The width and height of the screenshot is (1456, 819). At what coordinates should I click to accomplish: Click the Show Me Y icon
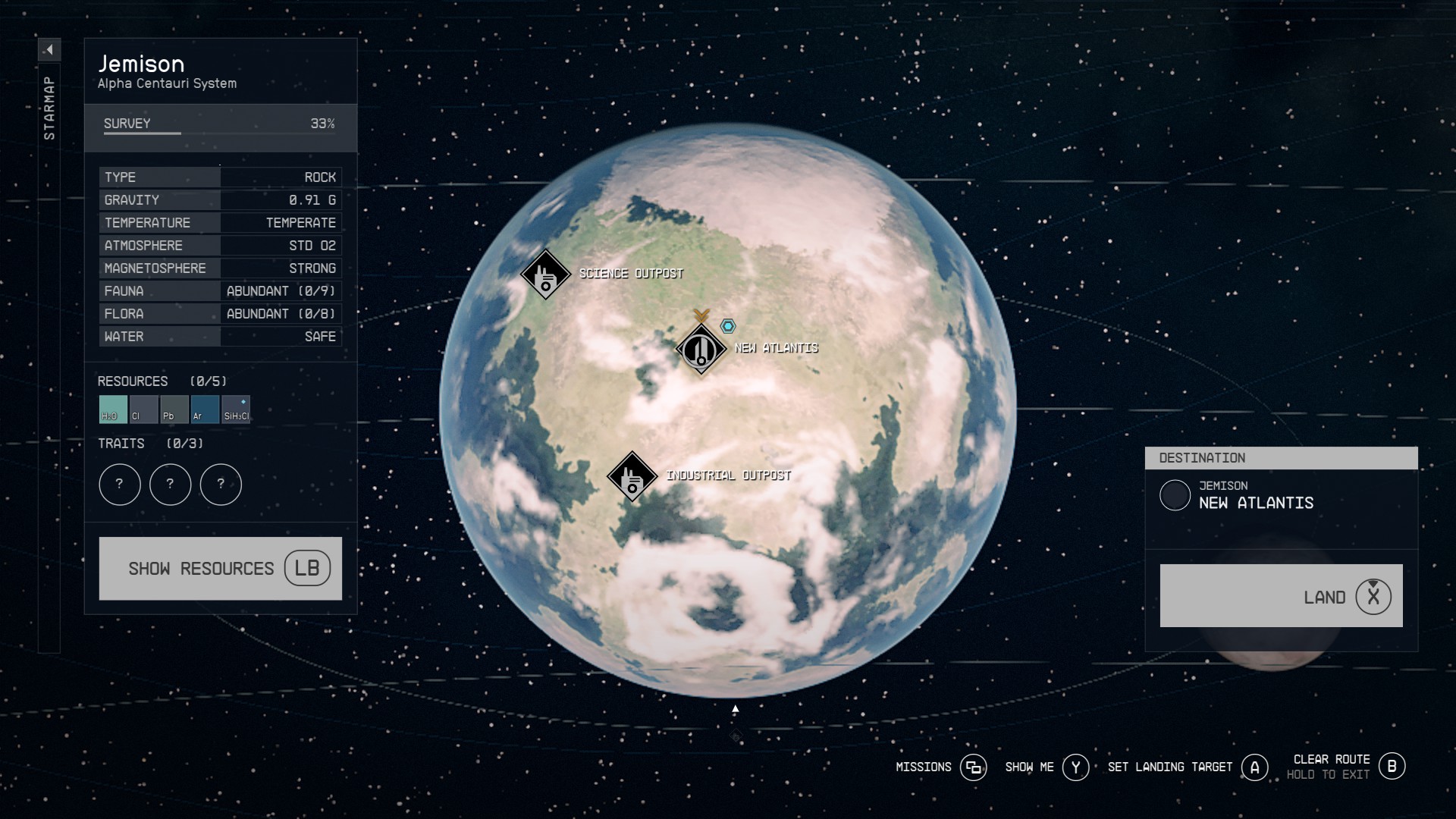click(x=1076, y=767)
